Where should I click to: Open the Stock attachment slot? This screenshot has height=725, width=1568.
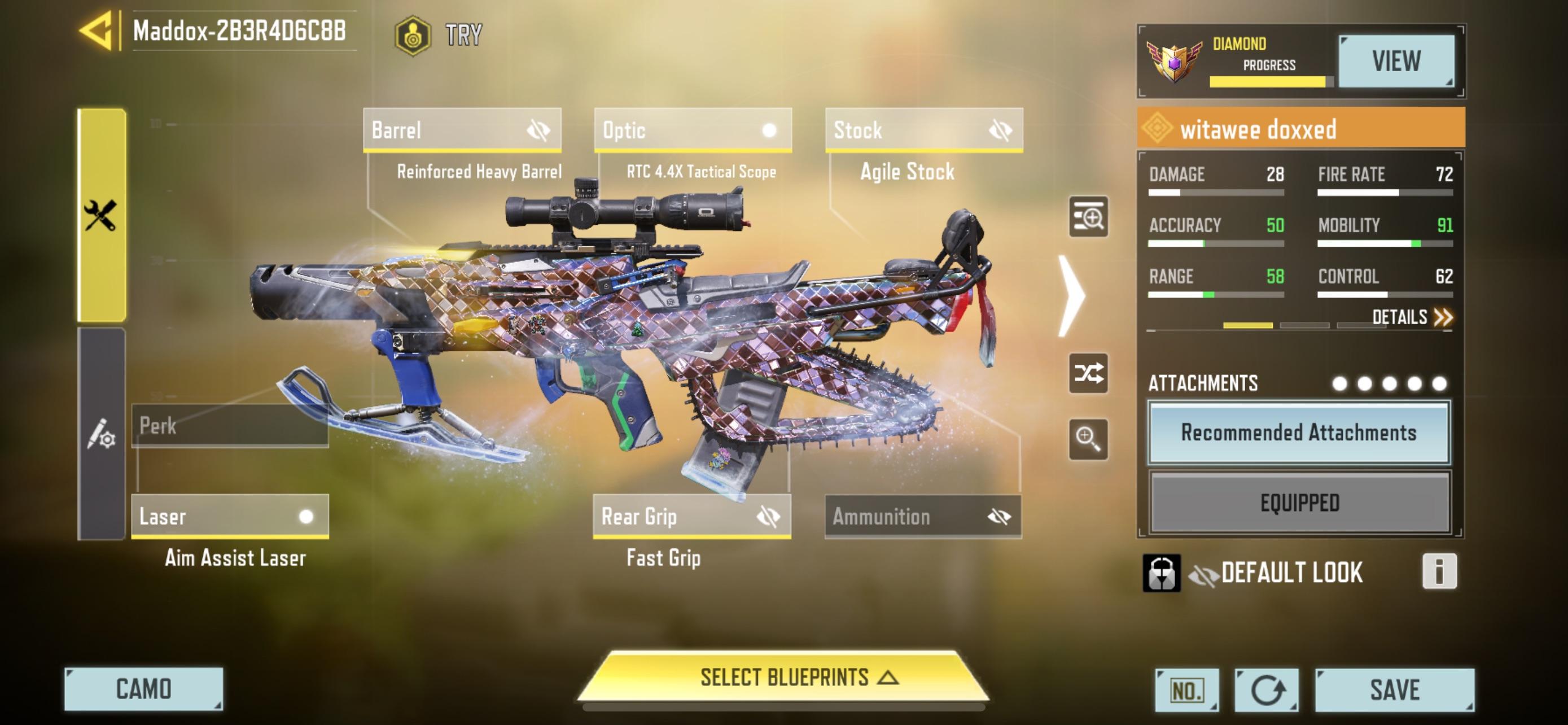coord(923,130)
